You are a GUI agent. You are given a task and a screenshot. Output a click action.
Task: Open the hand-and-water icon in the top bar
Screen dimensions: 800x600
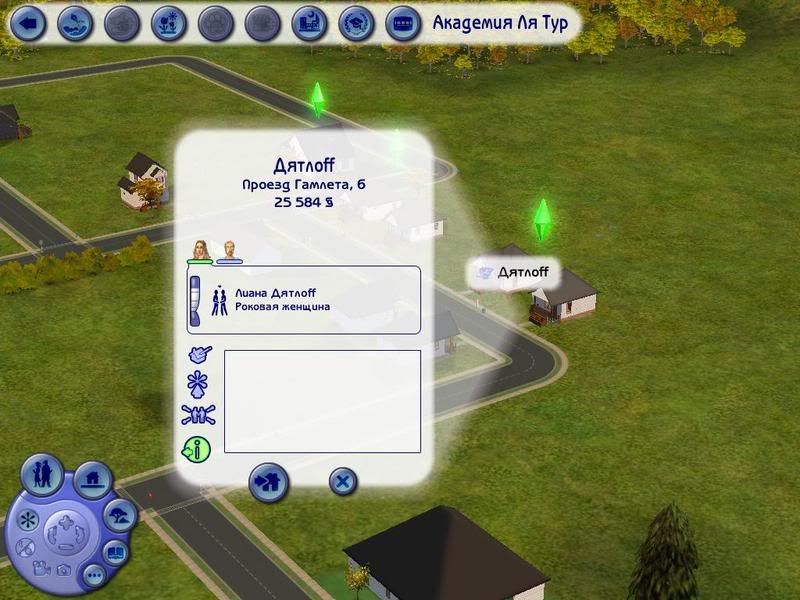[x=75, y=23]
